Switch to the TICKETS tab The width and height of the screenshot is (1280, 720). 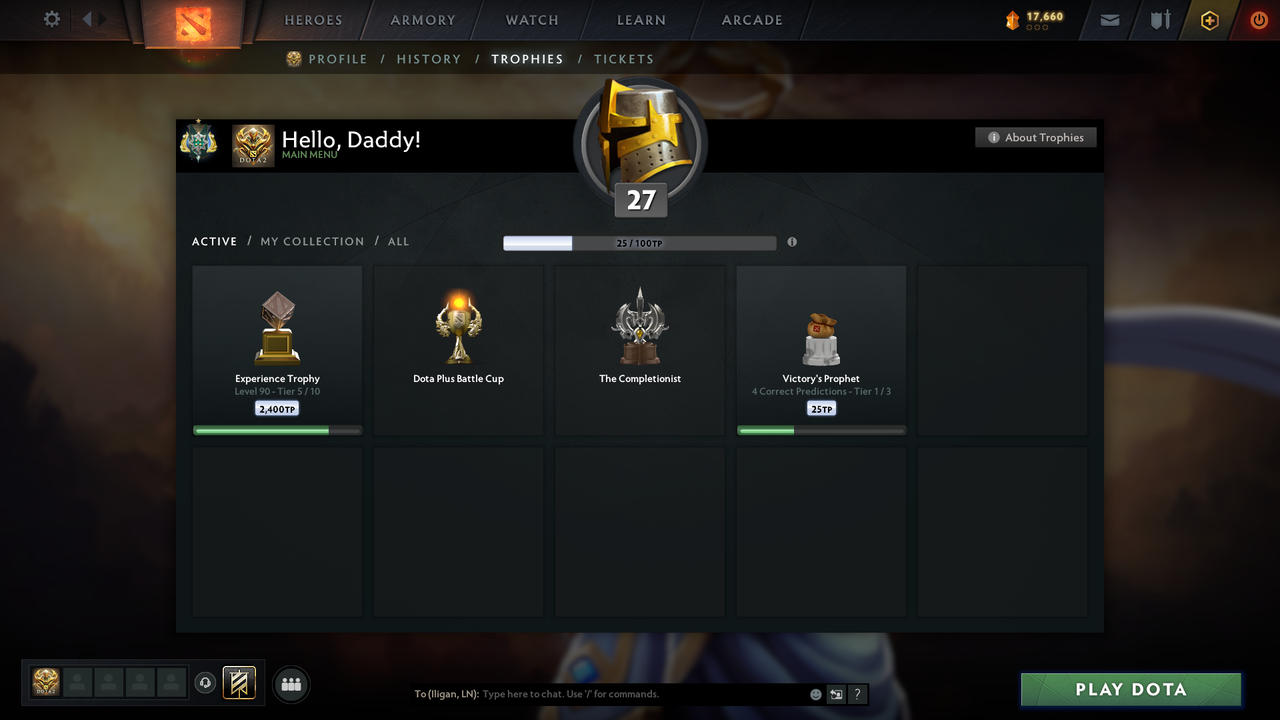coord(624,59)
